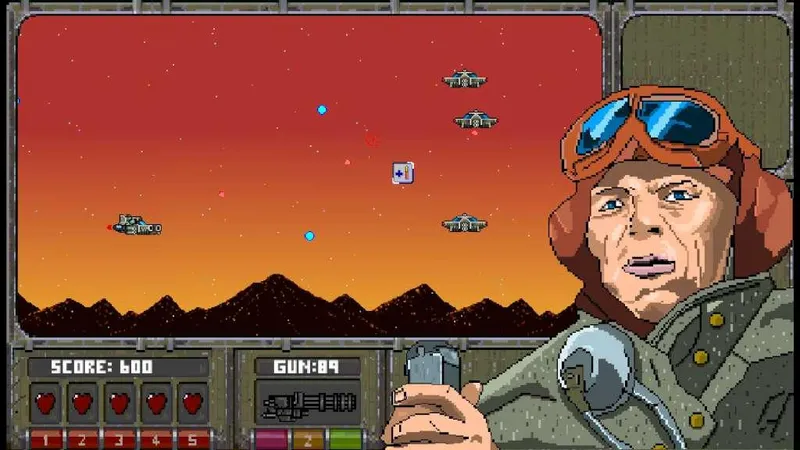Viewport: 800px width, 450px height.
Task: Choose the pink weapon slot button
Action: point(270,439)
